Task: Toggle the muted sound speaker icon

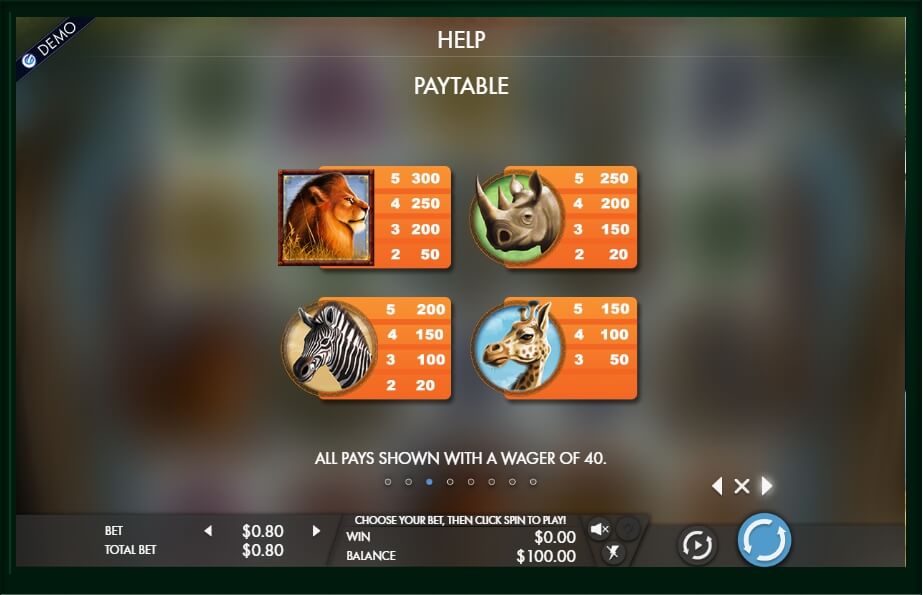Action: tap(600, 529)
